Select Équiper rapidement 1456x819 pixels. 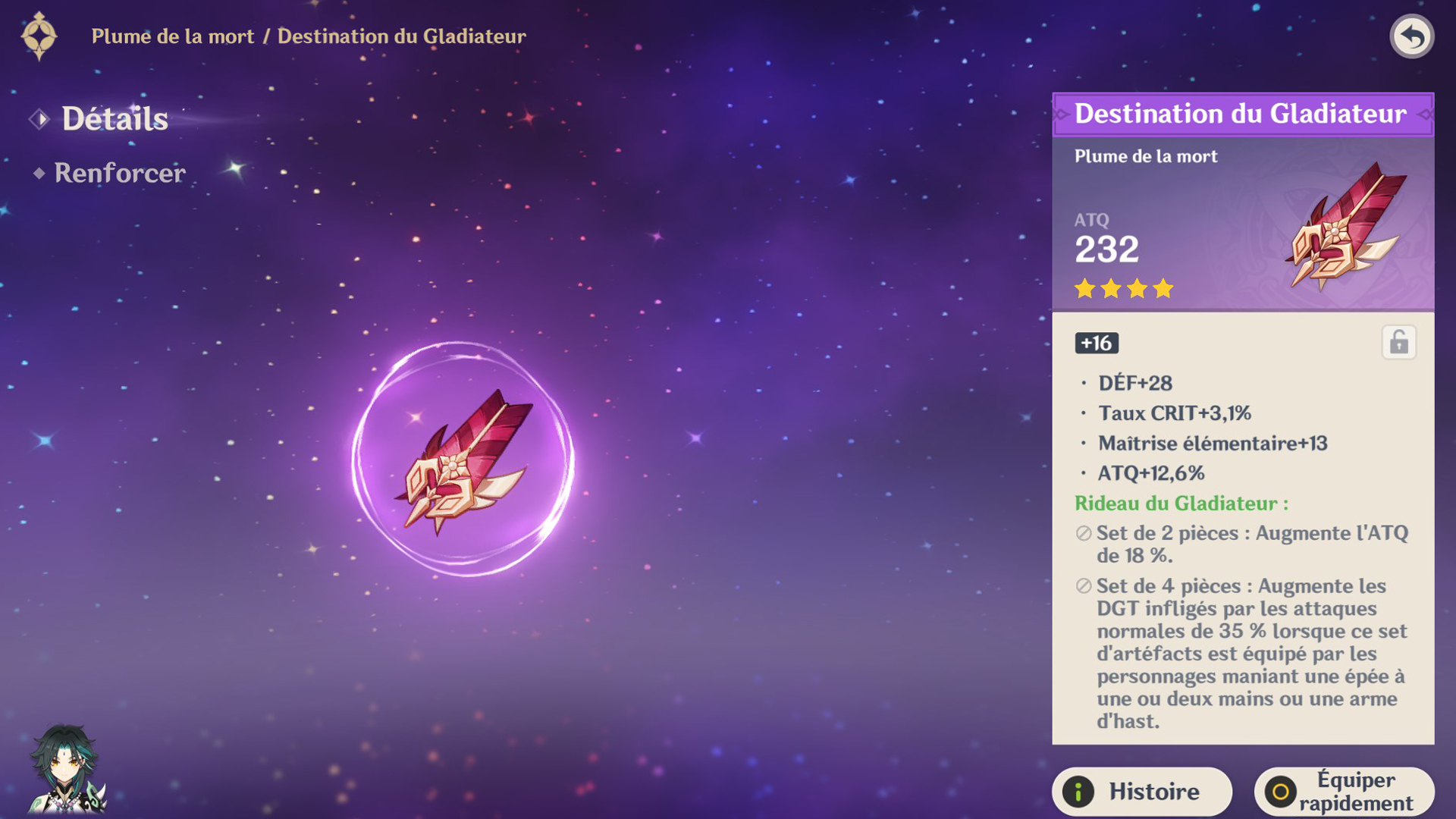pyautogui.click(x=1344, y=791)
